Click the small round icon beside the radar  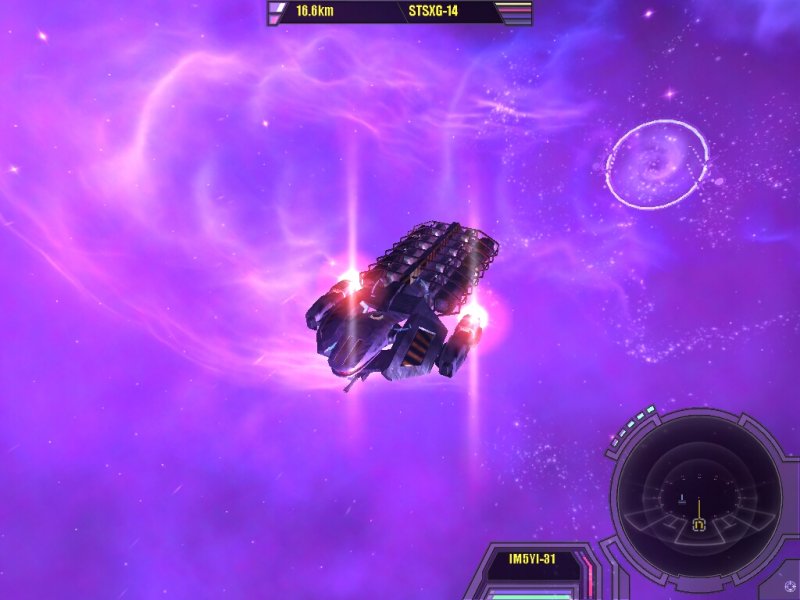[x=790, y=586]
